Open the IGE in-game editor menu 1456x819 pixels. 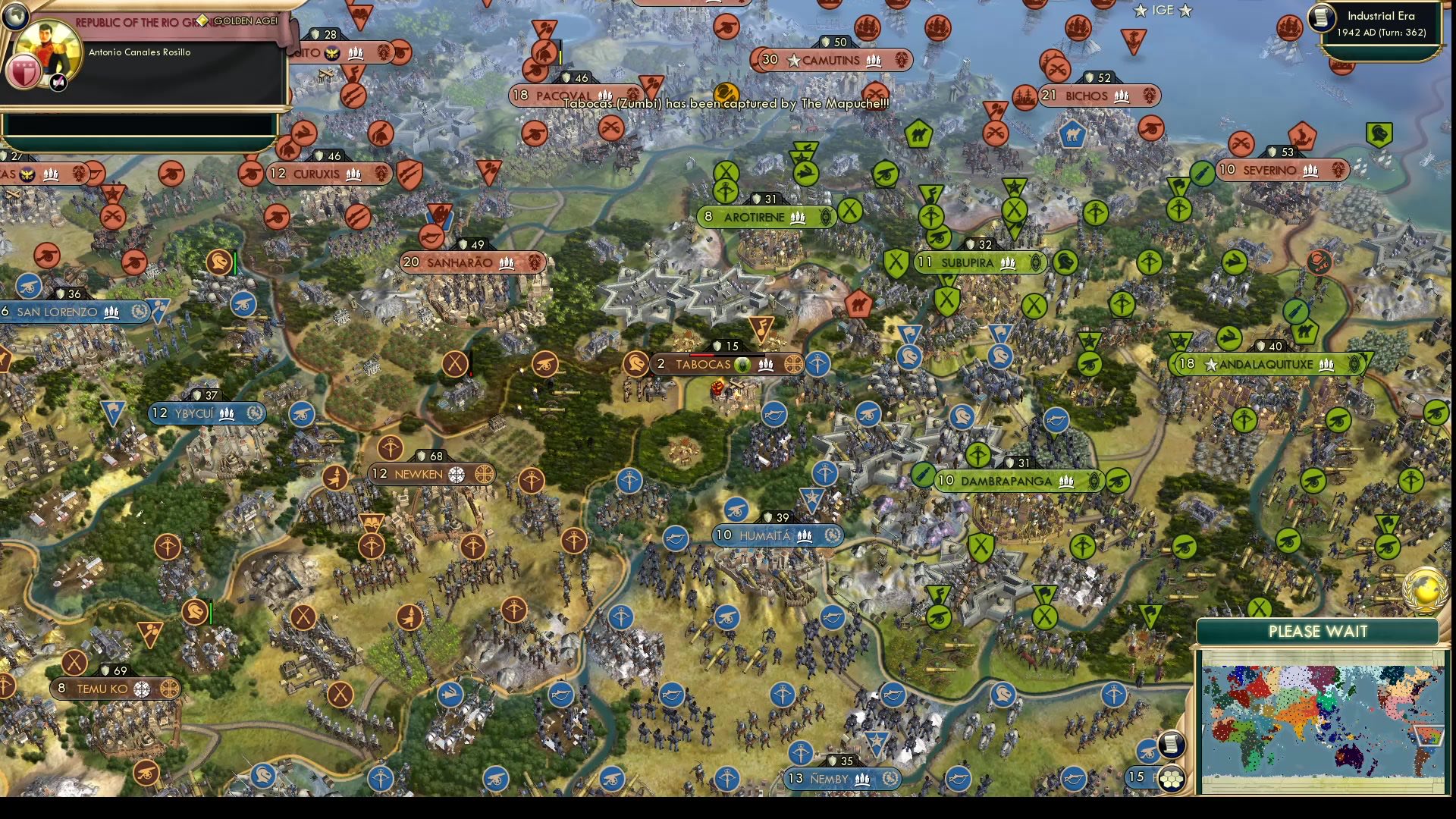(1163, 10)
